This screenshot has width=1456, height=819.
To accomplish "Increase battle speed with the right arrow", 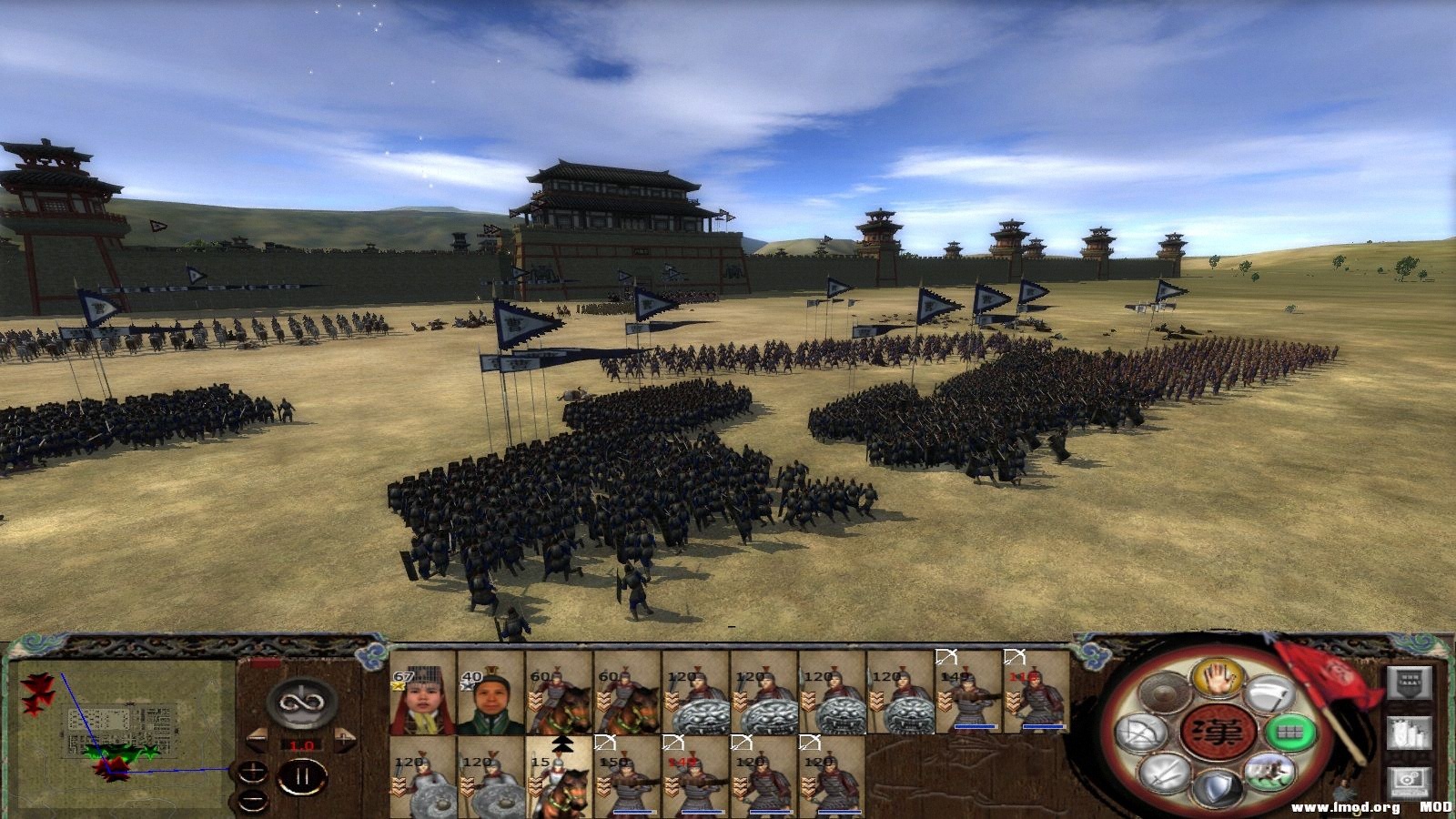I will [345, 738].
